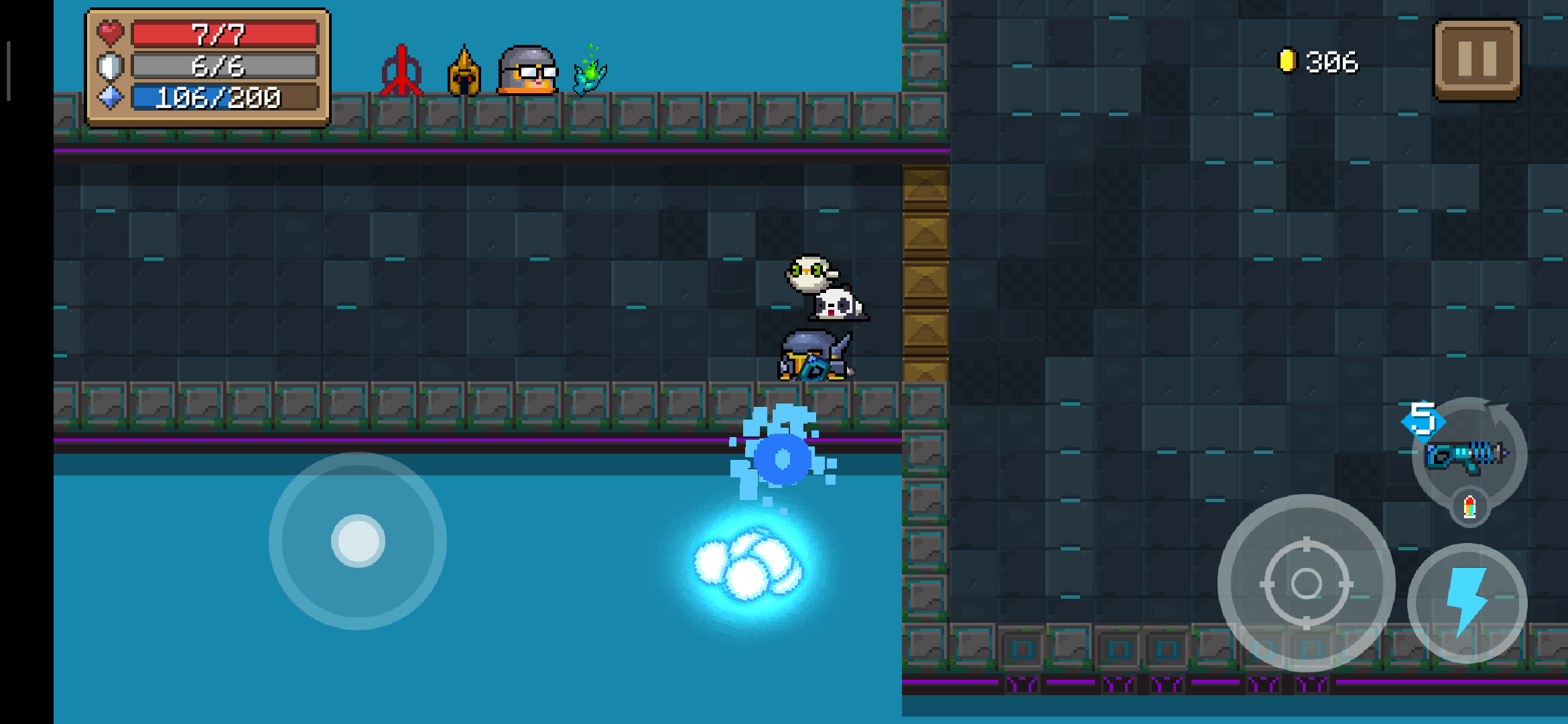
Task: Activate the lightning bolt skill
Action: [x=1467, y=603]
